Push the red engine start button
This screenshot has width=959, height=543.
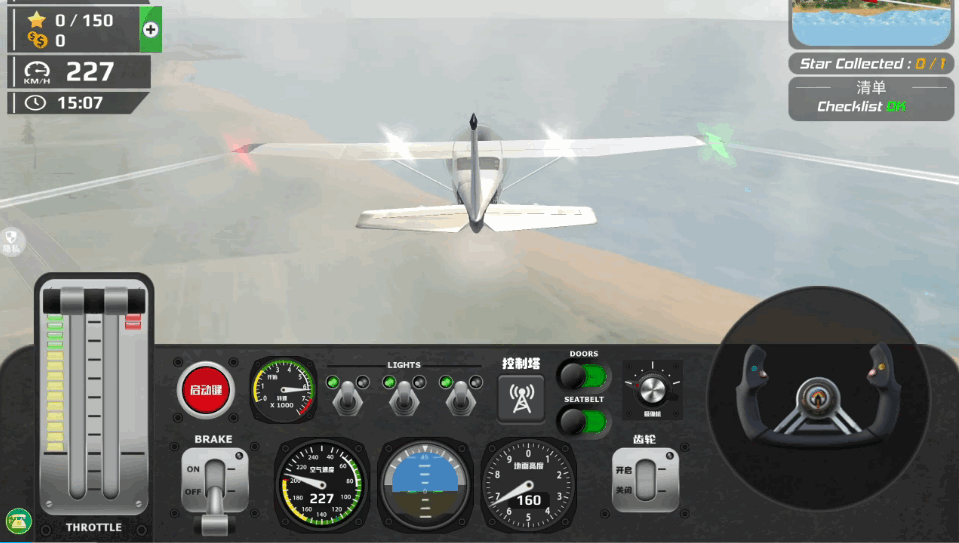pyautogui.click(x=205, y=390)
